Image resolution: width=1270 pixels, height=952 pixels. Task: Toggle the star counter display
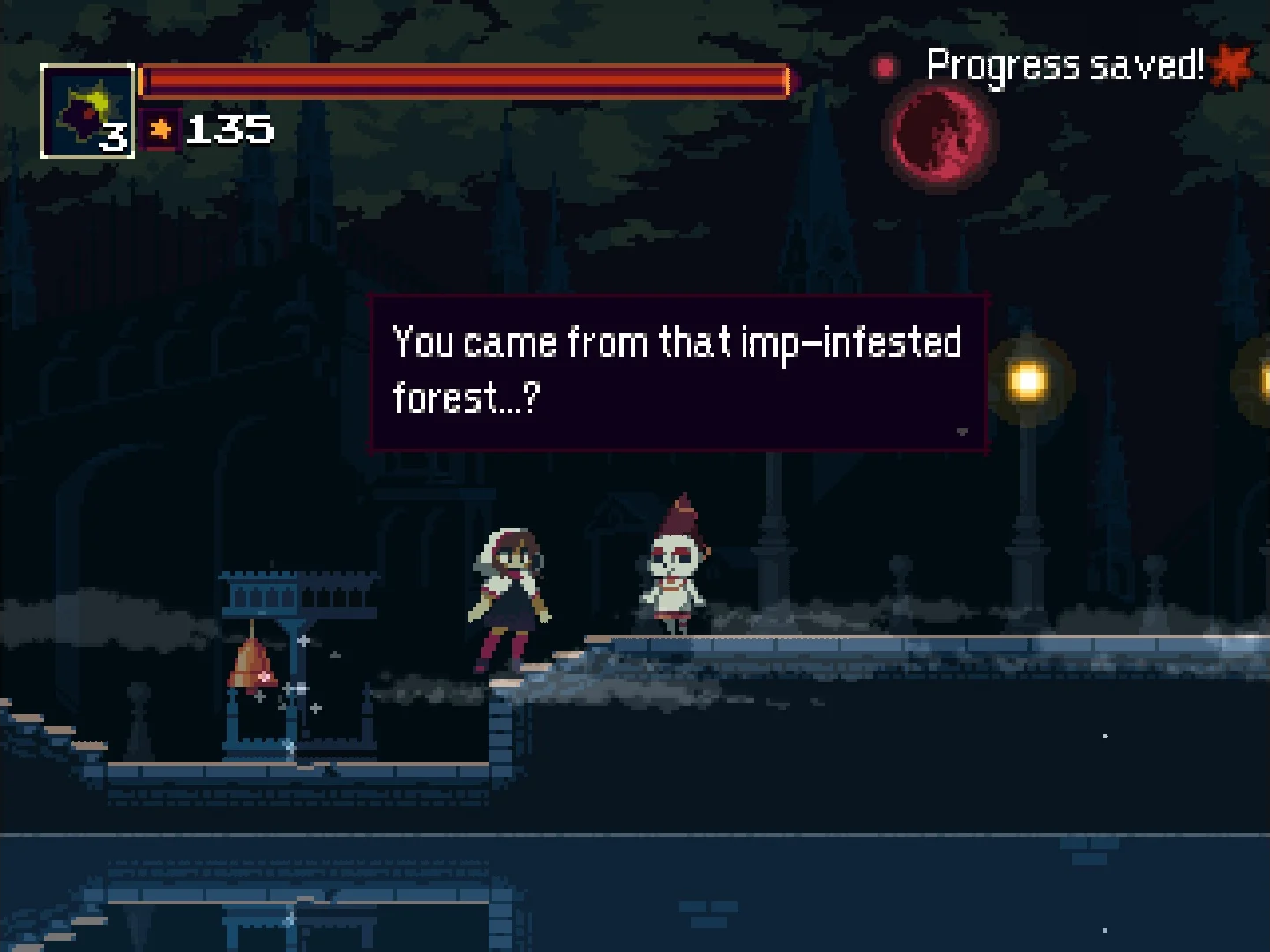click(203, 129)
